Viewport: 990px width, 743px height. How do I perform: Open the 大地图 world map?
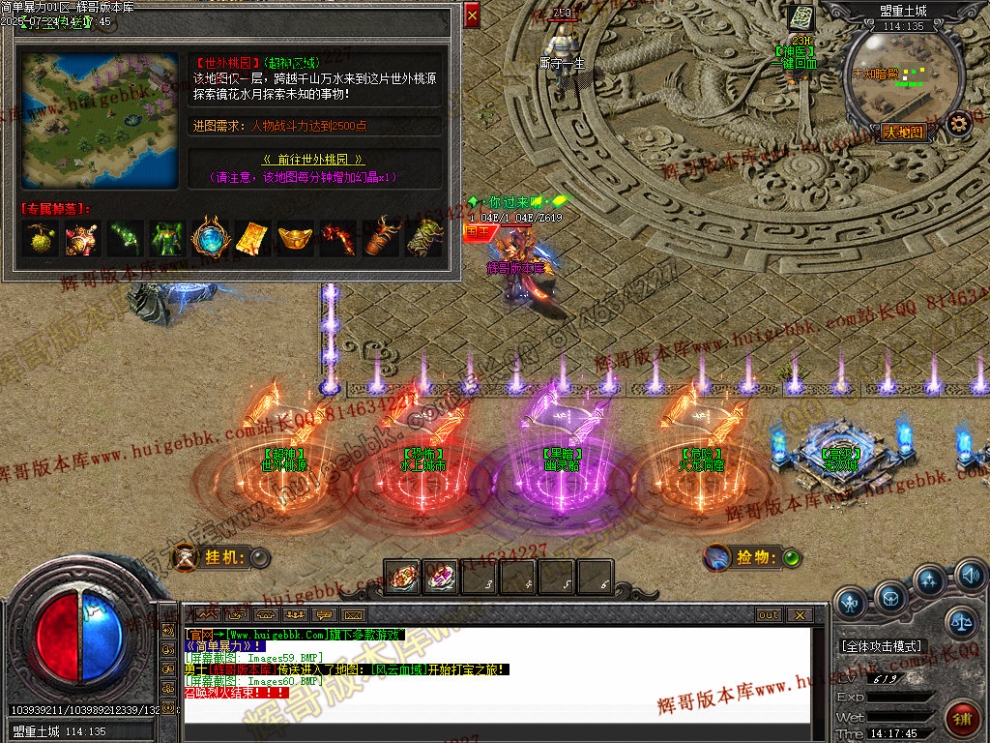pos(903,132)
